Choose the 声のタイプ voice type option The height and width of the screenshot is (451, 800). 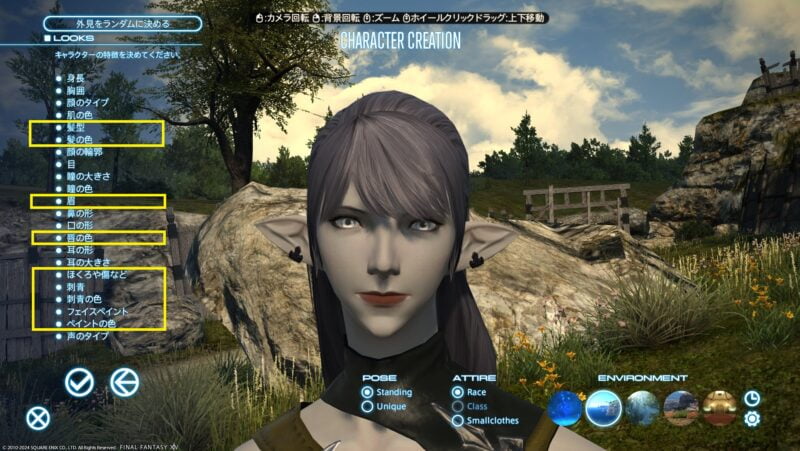(87, 336)
